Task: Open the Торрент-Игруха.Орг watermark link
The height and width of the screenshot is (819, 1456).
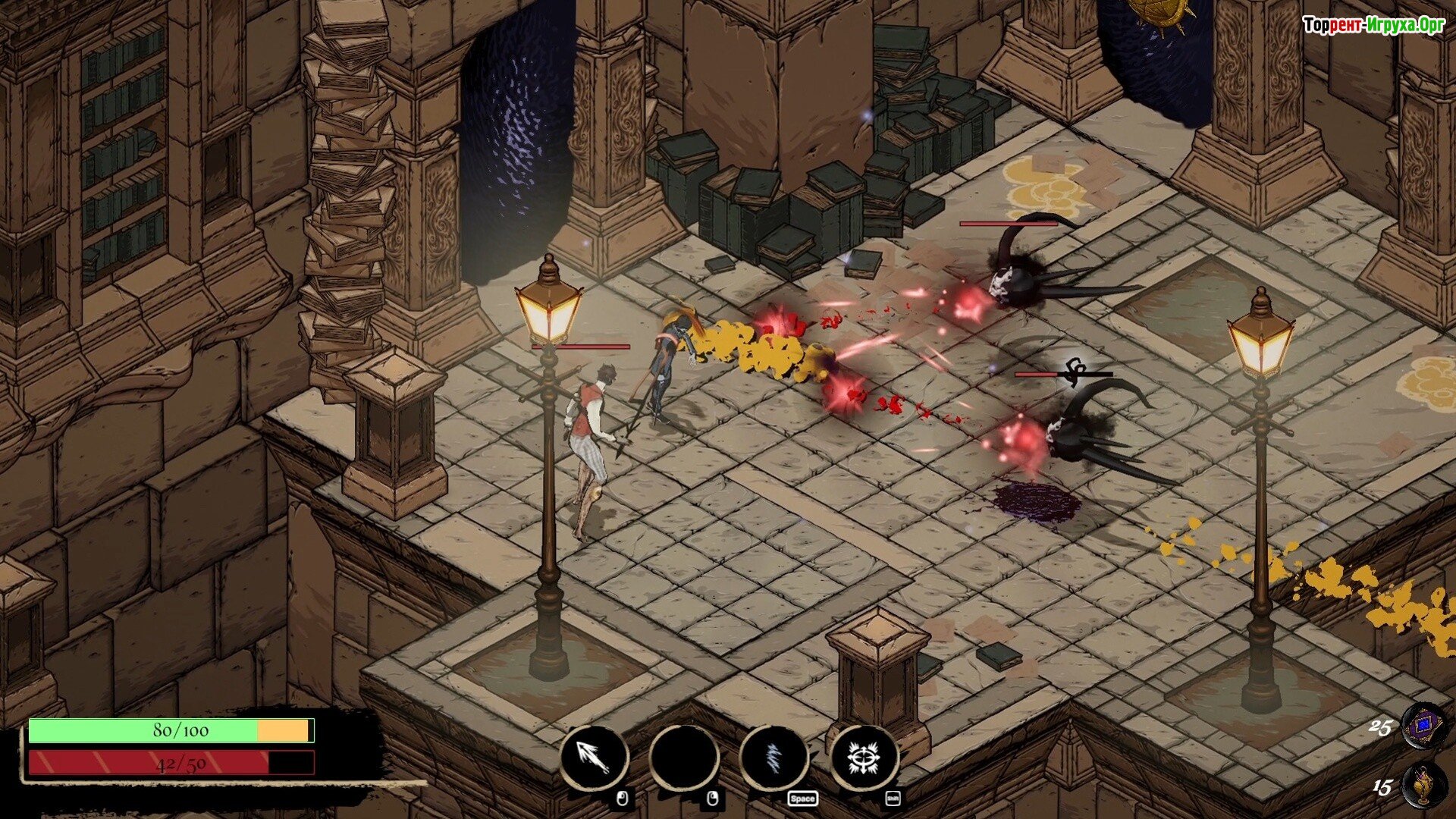Action: tap(1373, 25)
